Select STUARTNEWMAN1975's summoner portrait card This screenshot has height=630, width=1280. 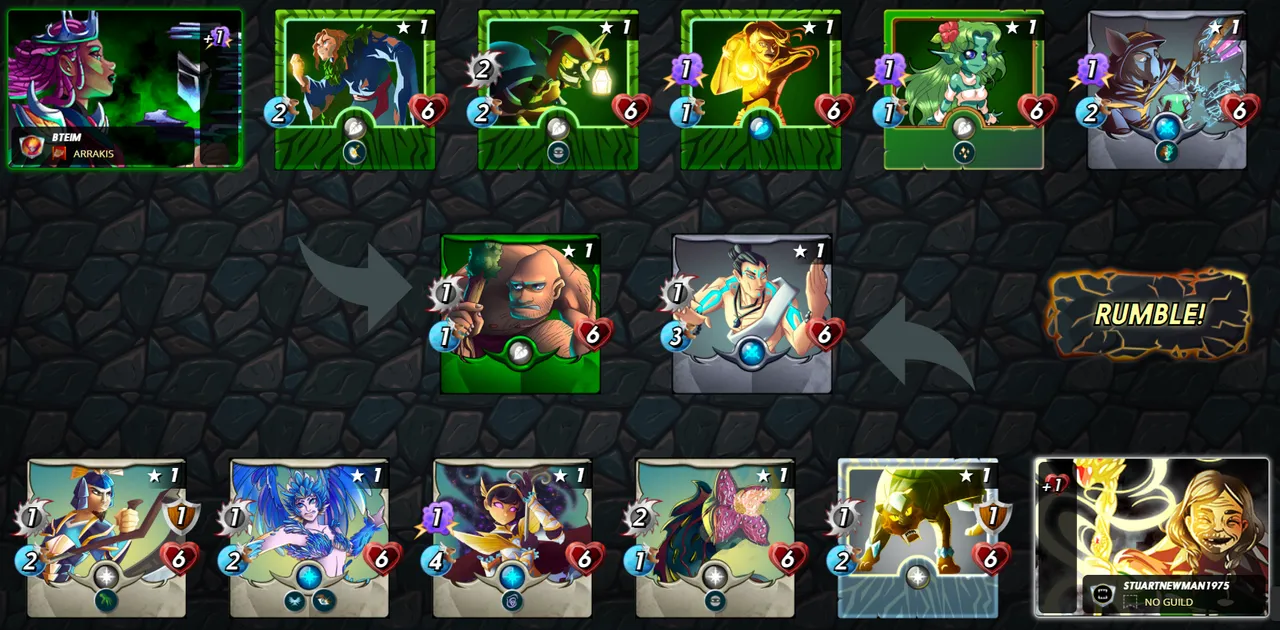(1152, 536)
